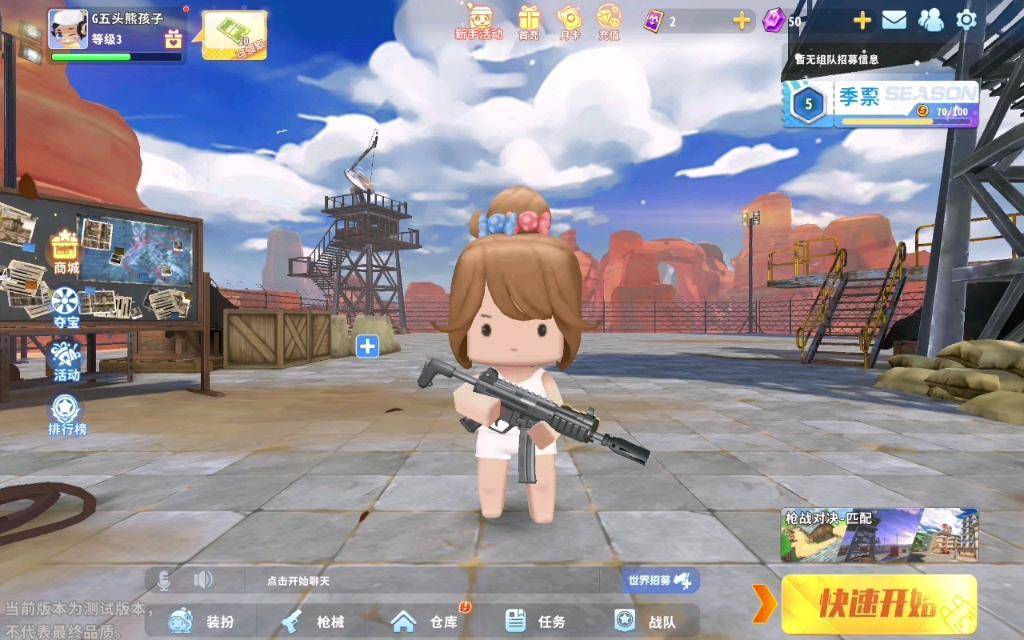Open the 任务 missions list
The image size is (1024, 640).
(537, 621)
